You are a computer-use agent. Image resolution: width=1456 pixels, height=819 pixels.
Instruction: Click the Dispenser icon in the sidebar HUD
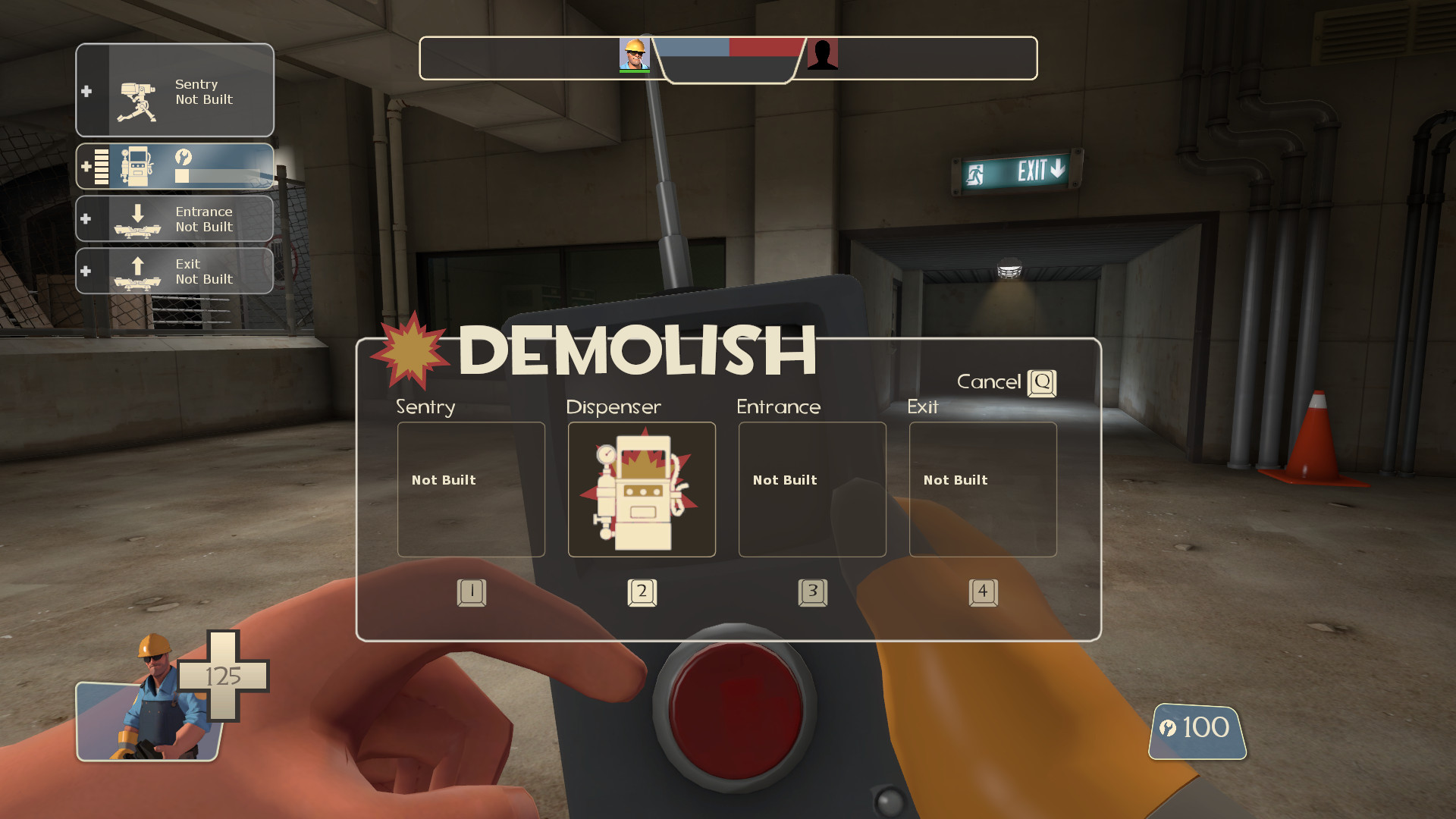pos(136,165)
